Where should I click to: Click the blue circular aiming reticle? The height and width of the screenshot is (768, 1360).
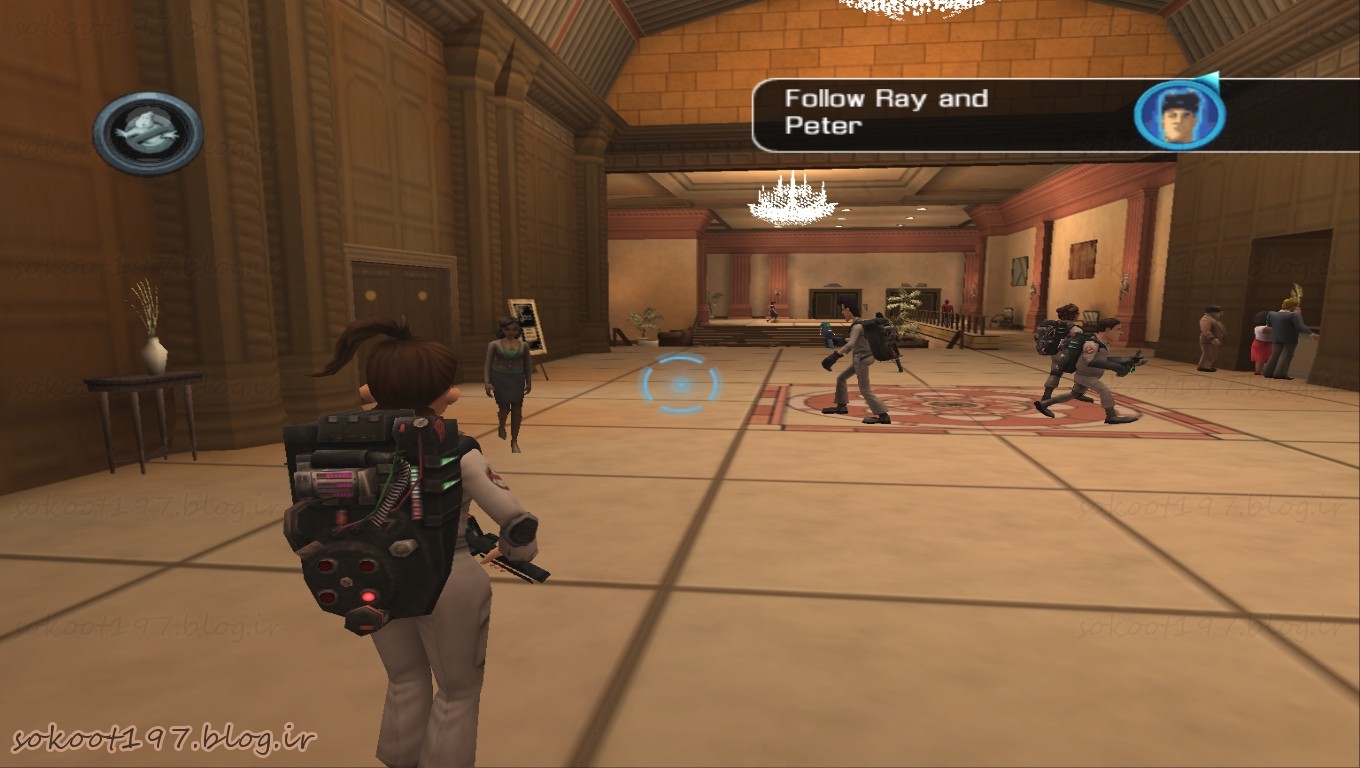[x=680, y=384]
